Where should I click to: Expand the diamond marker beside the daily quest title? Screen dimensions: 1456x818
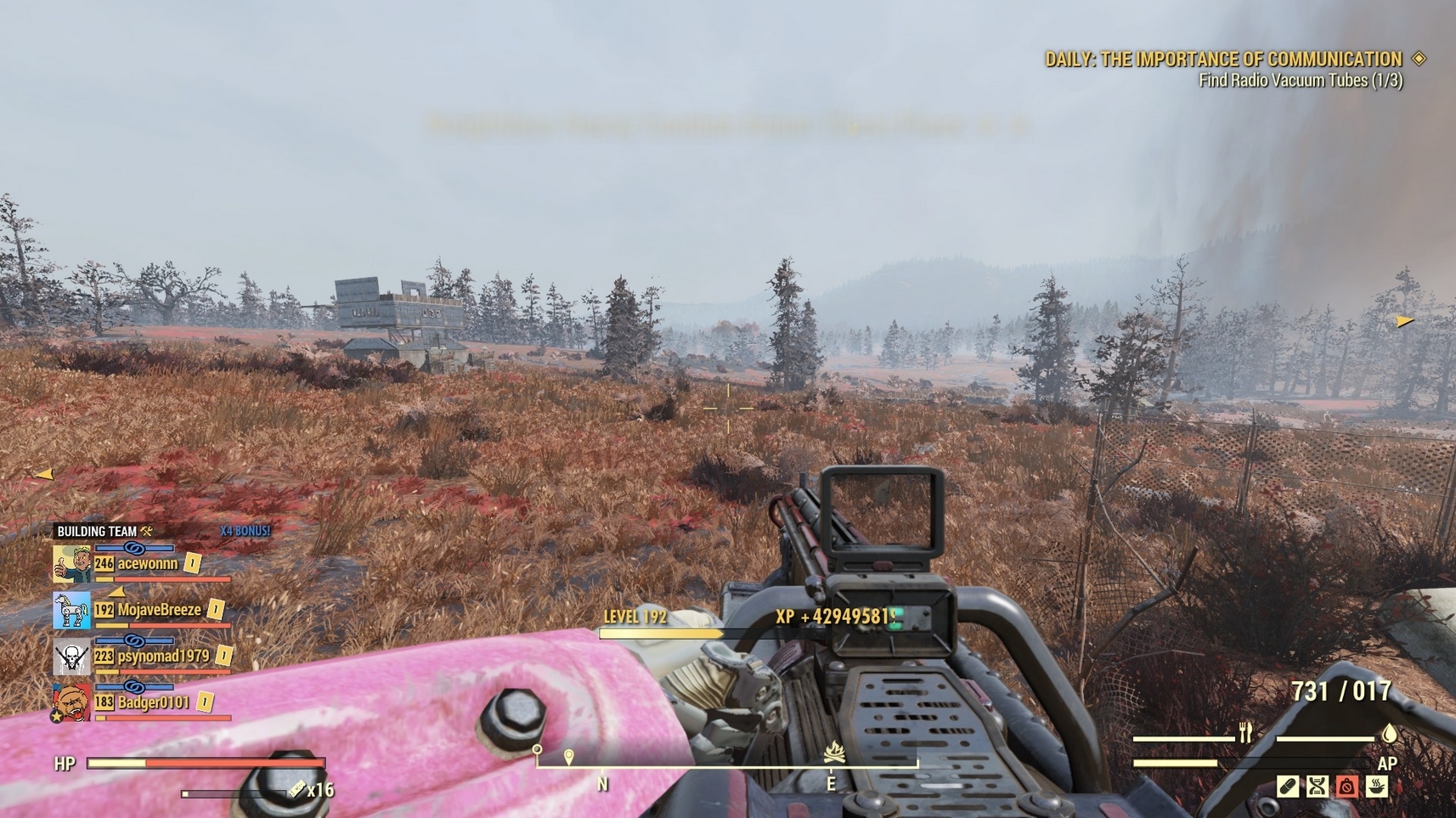pos(1418,59)
